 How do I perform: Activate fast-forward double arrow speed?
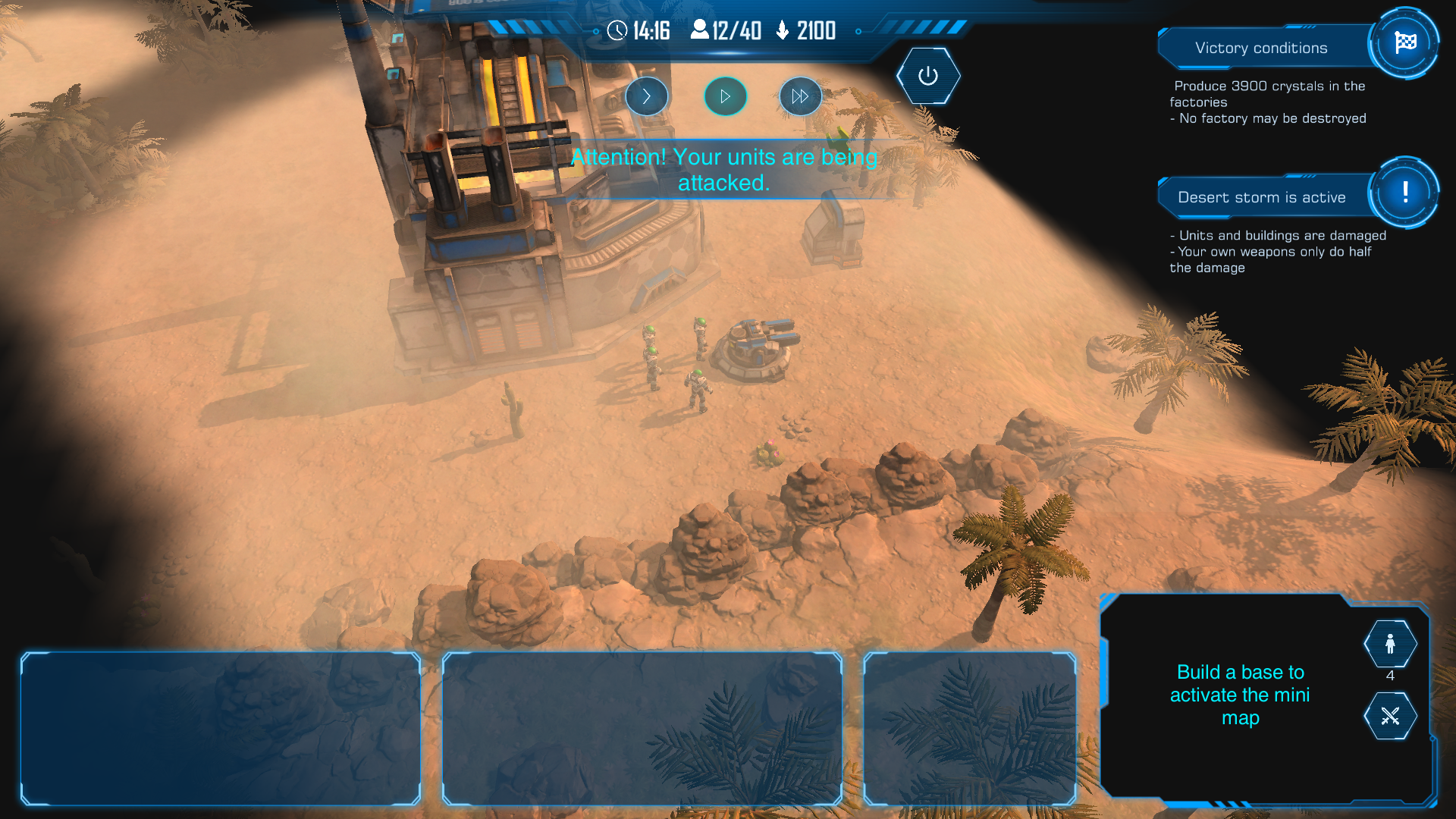pyautogui.click(x=800, y=96)
